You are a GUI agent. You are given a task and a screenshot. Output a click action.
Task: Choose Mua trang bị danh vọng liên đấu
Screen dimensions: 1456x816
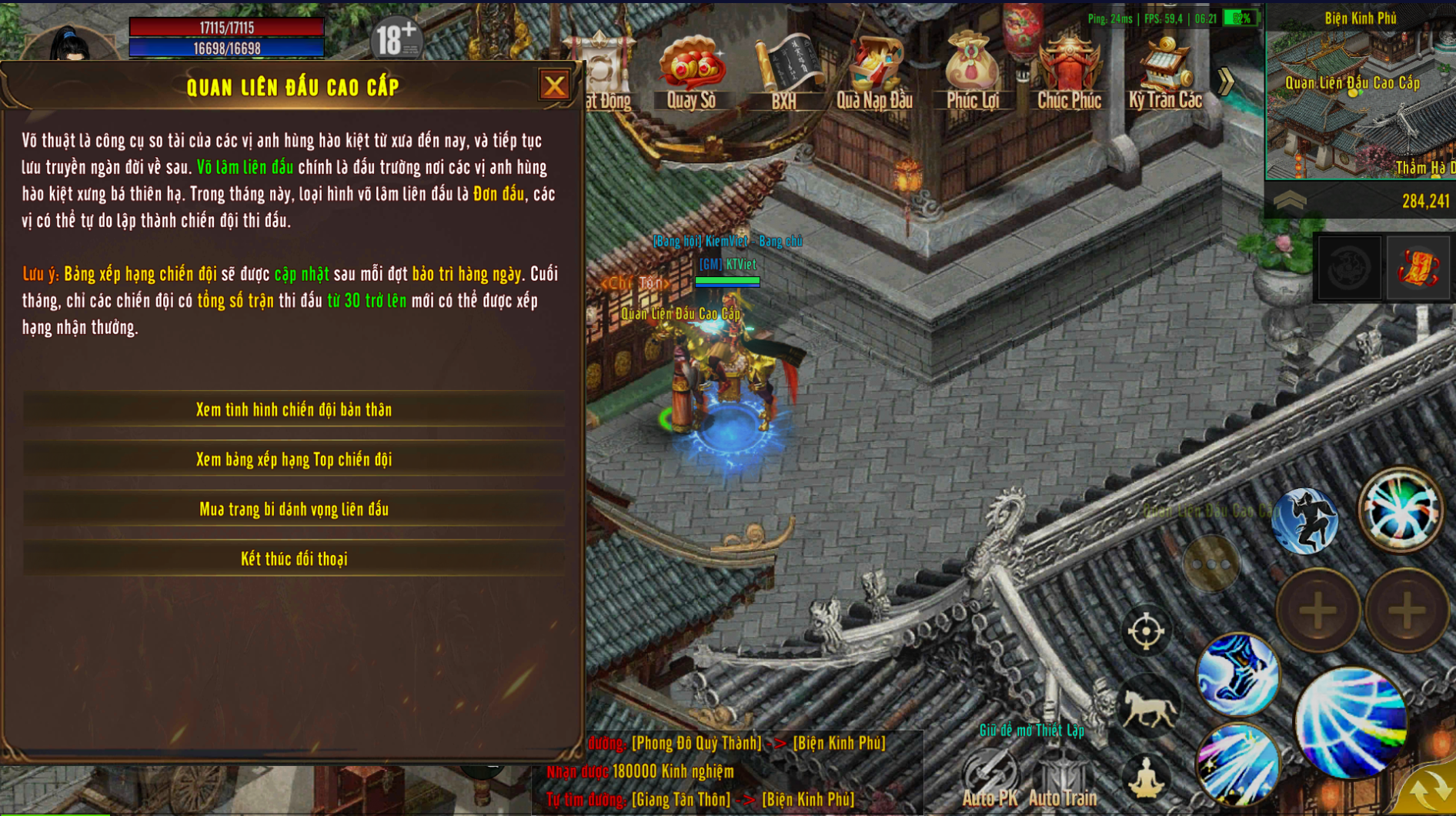click(294, 510)
